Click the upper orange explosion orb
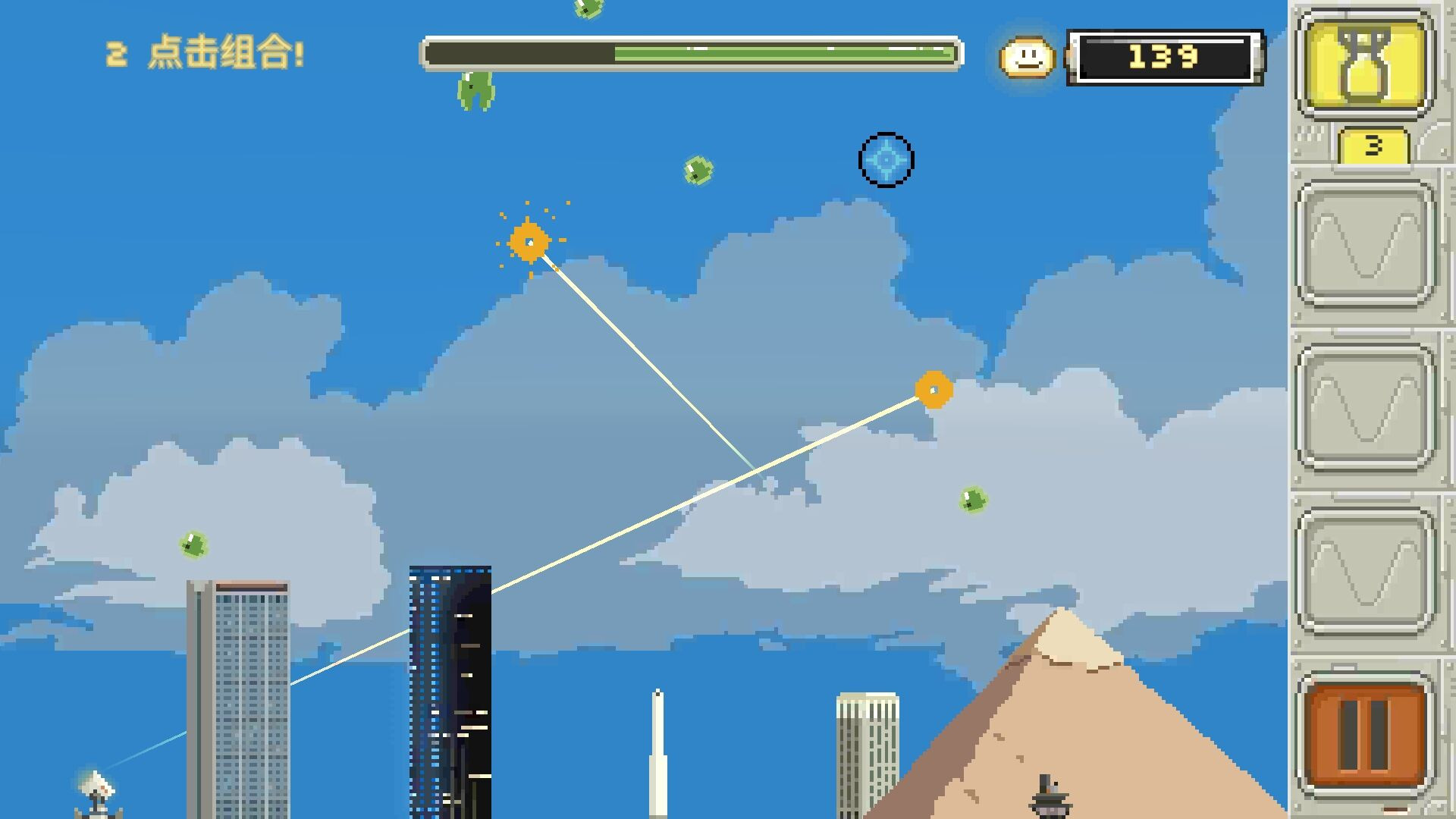This screenshot has height=819, width=1456. point(529,241)
